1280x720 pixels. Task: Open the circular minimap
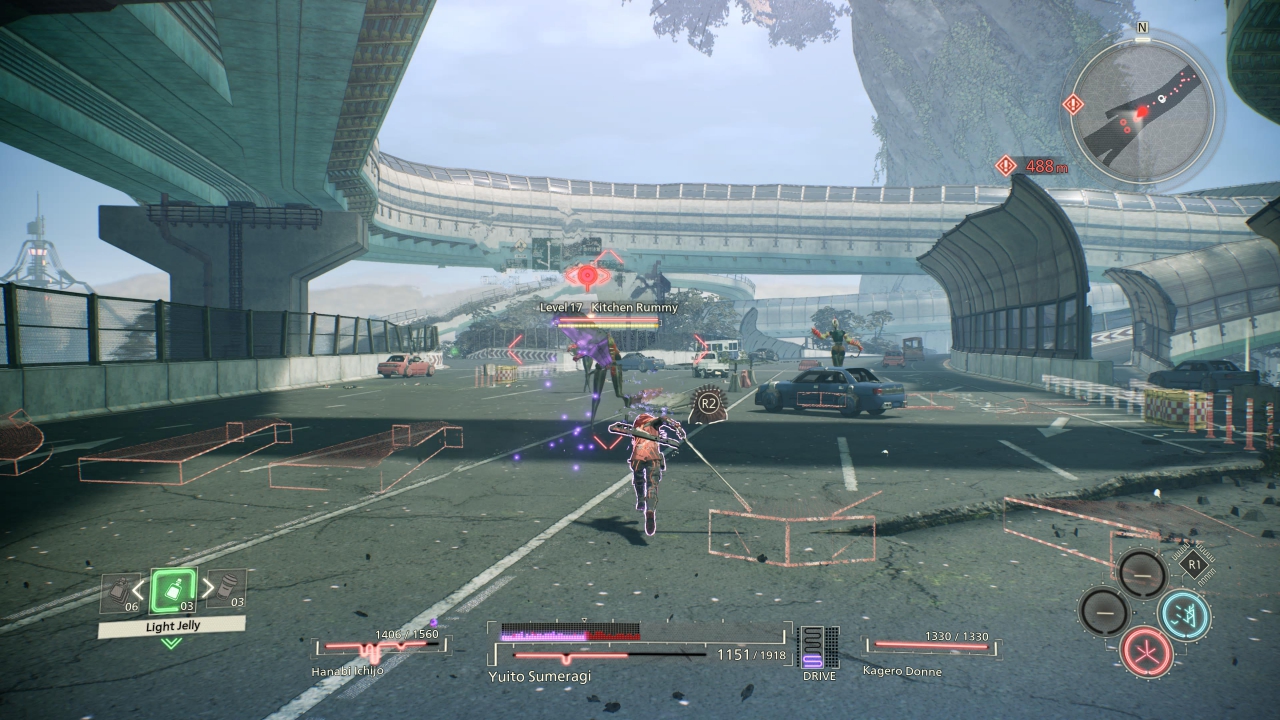1143,112
